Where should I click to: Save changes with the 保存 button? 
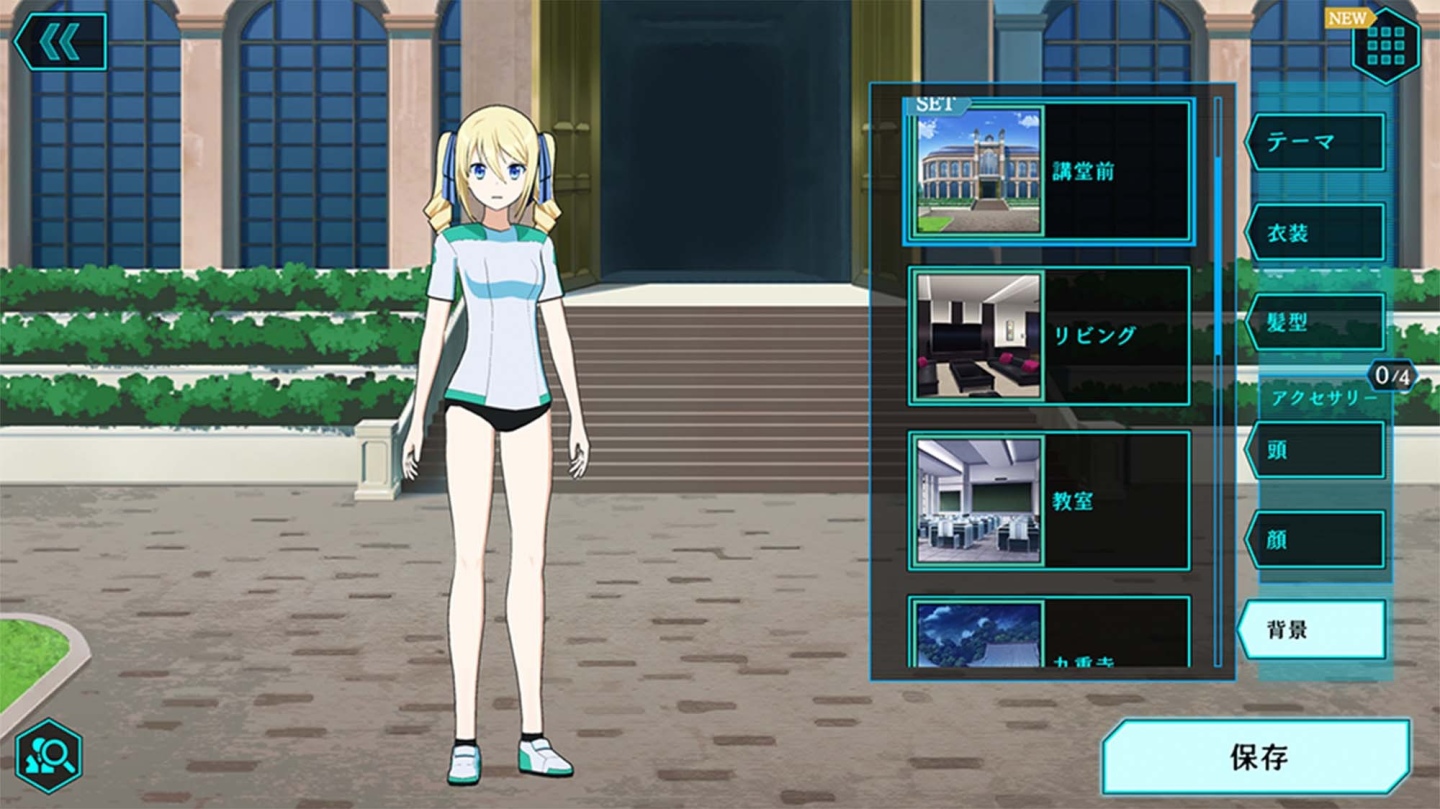[x=1257, y=757]
